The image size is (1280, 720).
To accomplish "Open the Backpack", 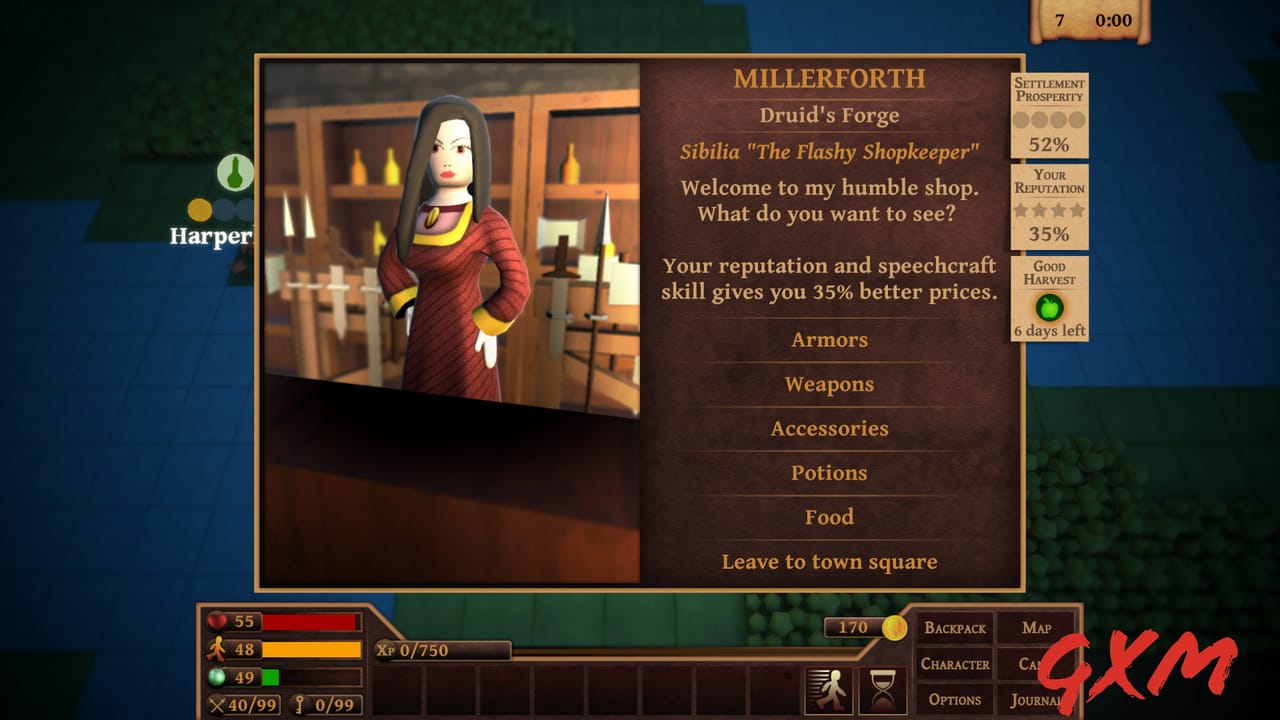I will pos(955,628).
